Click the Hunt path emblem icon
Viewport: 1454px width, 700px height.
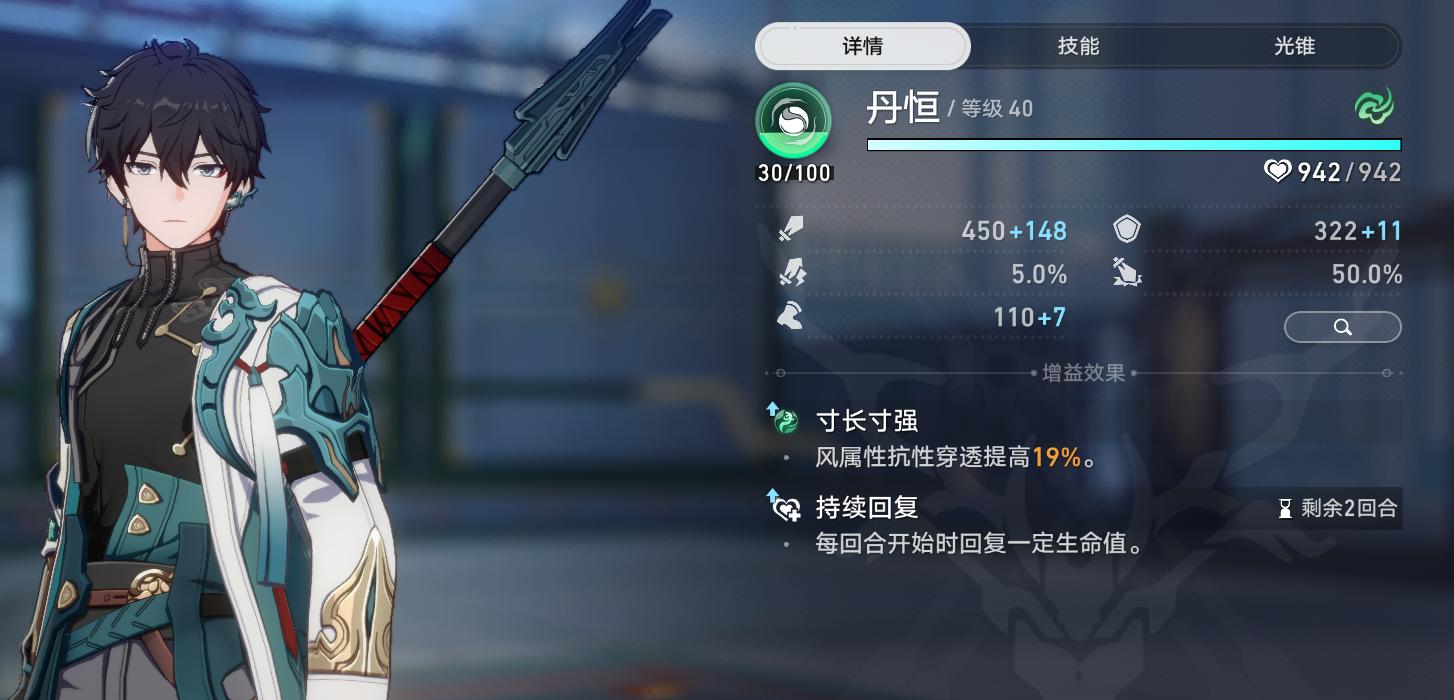tap(794, 121)
